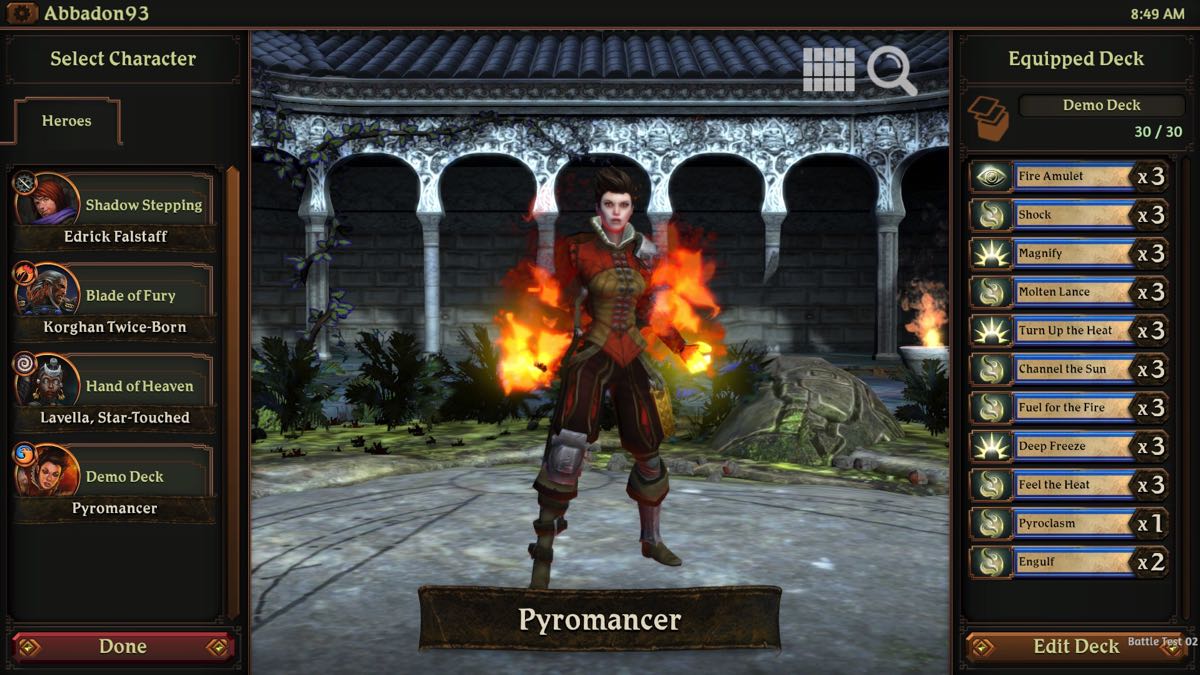Select the Shock card entry
The image size is (1200, 675).
(x=1070, y=215)
